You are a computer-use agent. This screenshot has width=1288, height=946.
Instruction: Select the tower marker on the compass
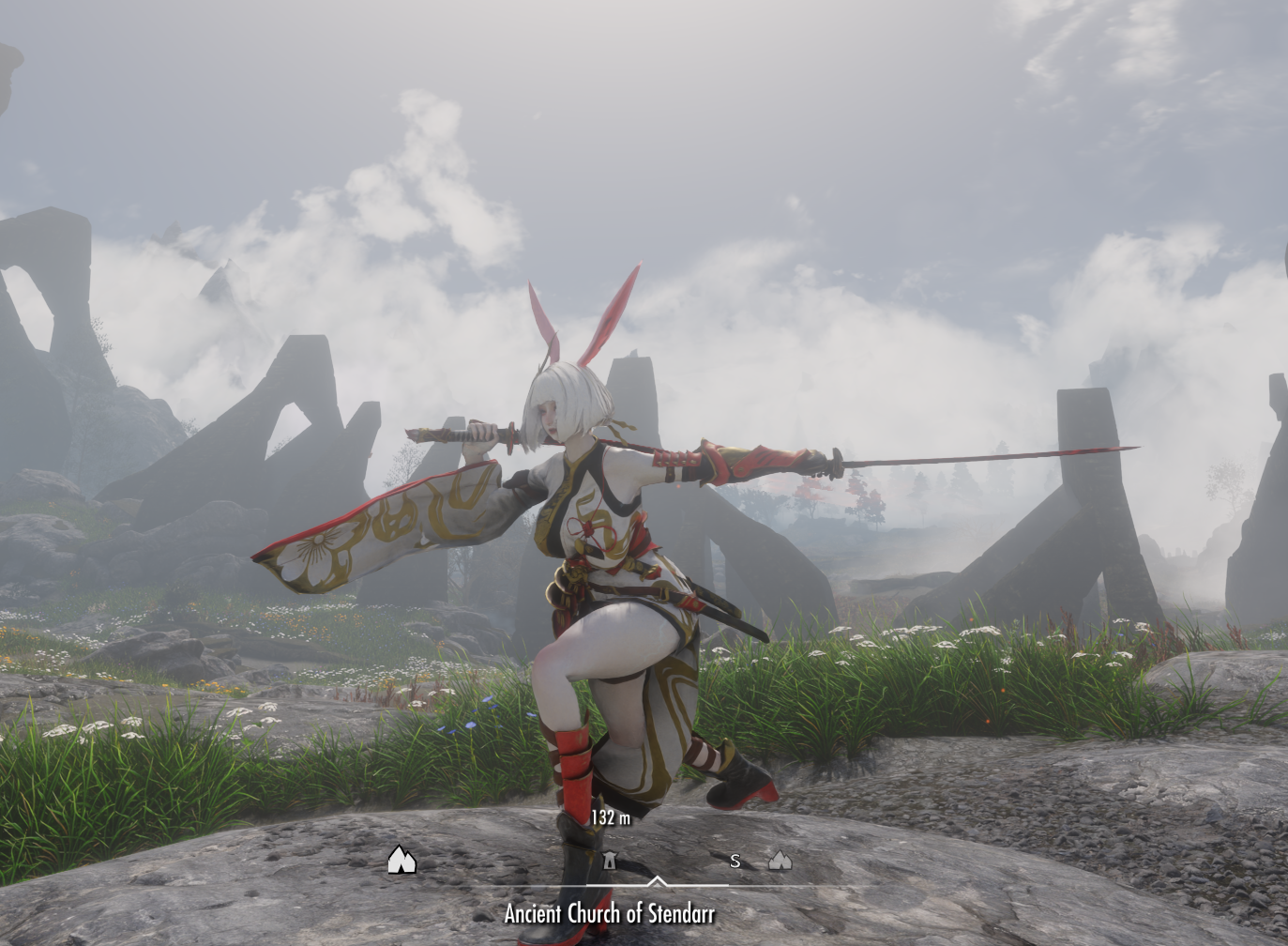tap(609, 860)
